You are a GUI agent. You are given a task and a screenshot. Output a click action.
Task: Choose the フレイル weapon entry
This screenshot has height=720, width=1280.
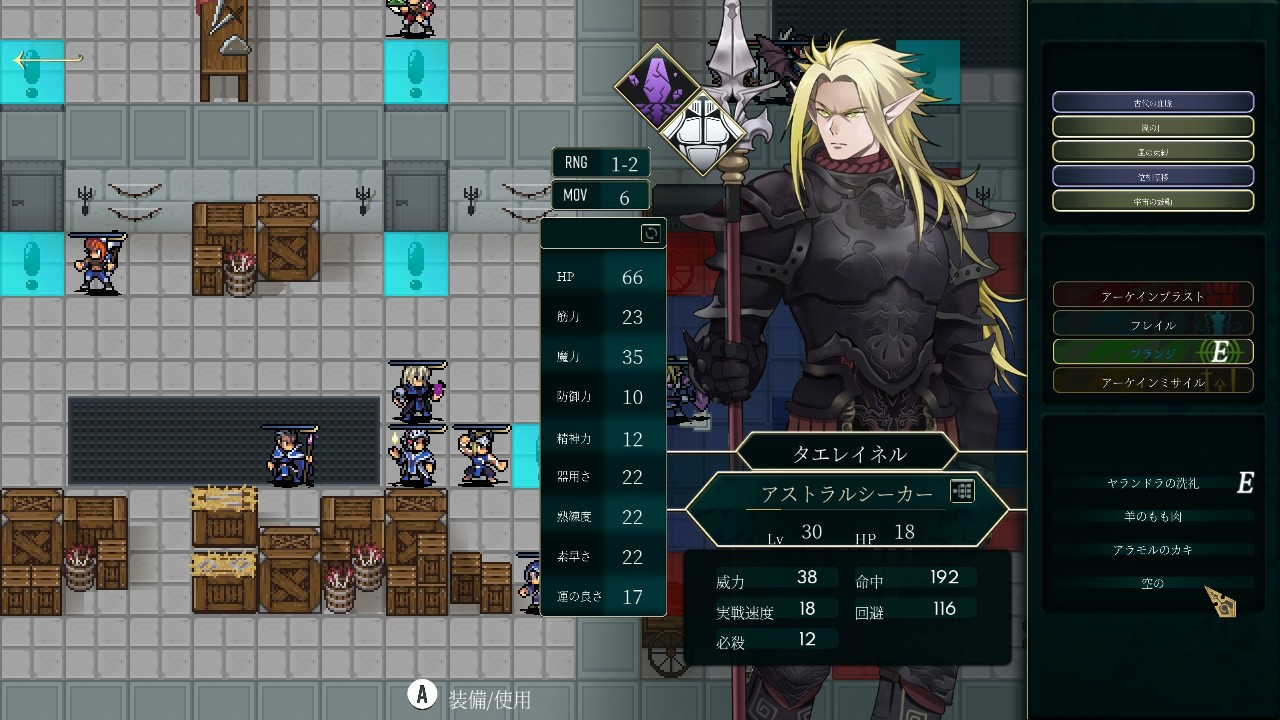(x=1152, y=325)
